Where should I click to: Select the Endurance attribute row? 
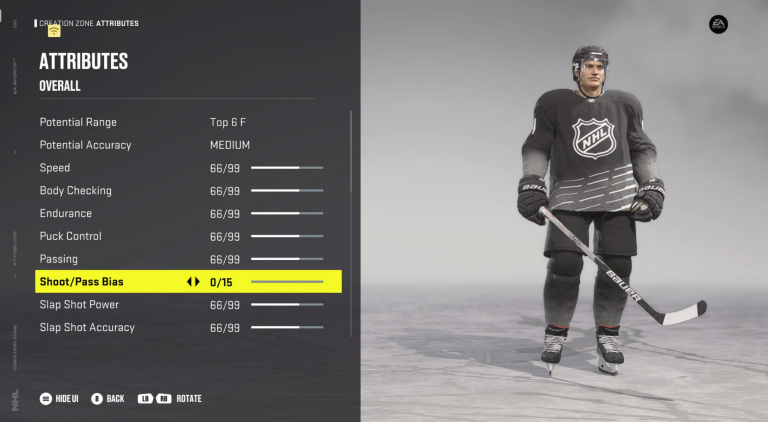click(x=66, y=214)
